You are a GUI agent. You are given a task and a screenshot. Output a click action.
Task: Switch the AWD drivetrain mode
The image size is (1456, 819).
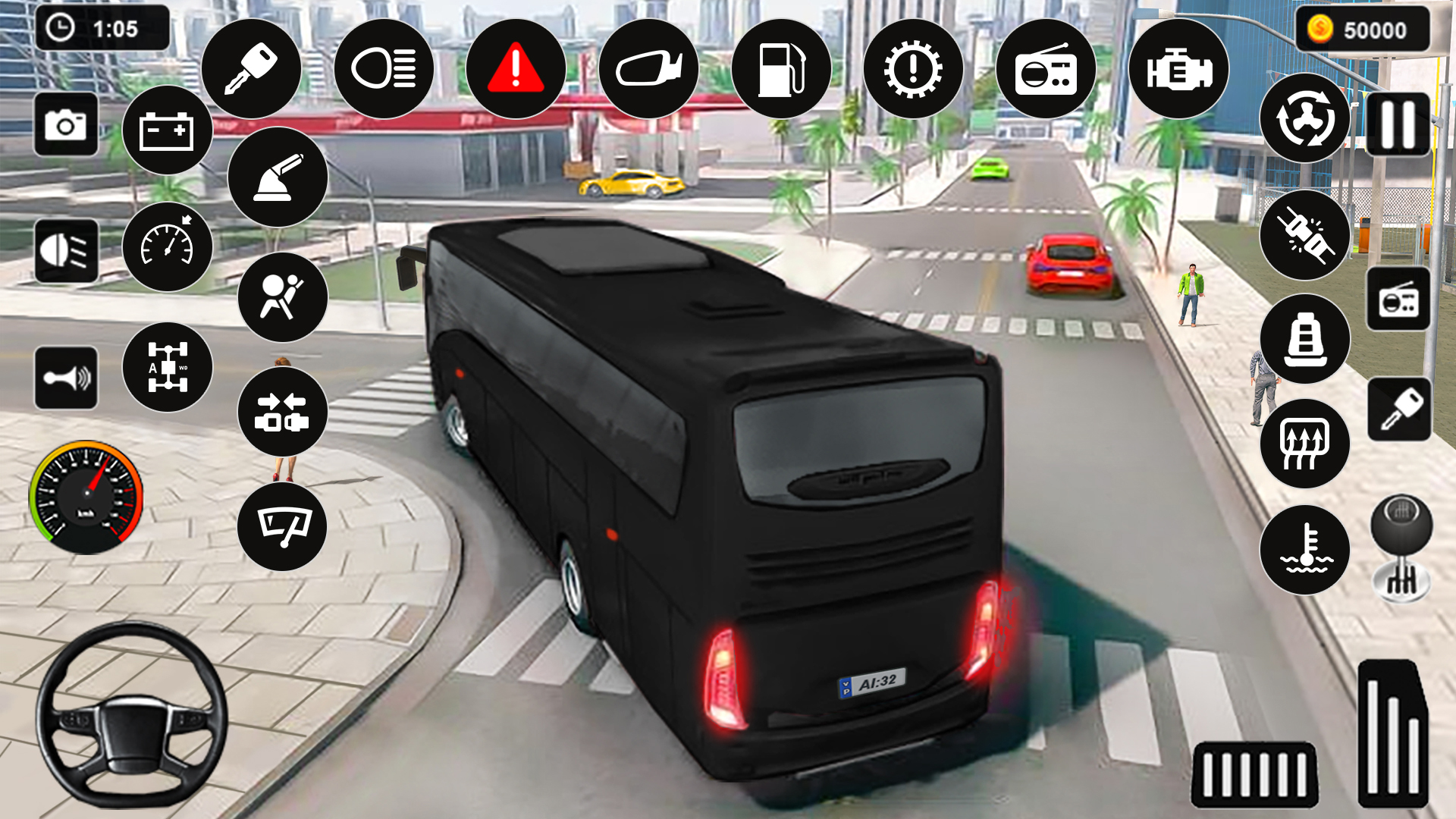[x=168, y=369]
